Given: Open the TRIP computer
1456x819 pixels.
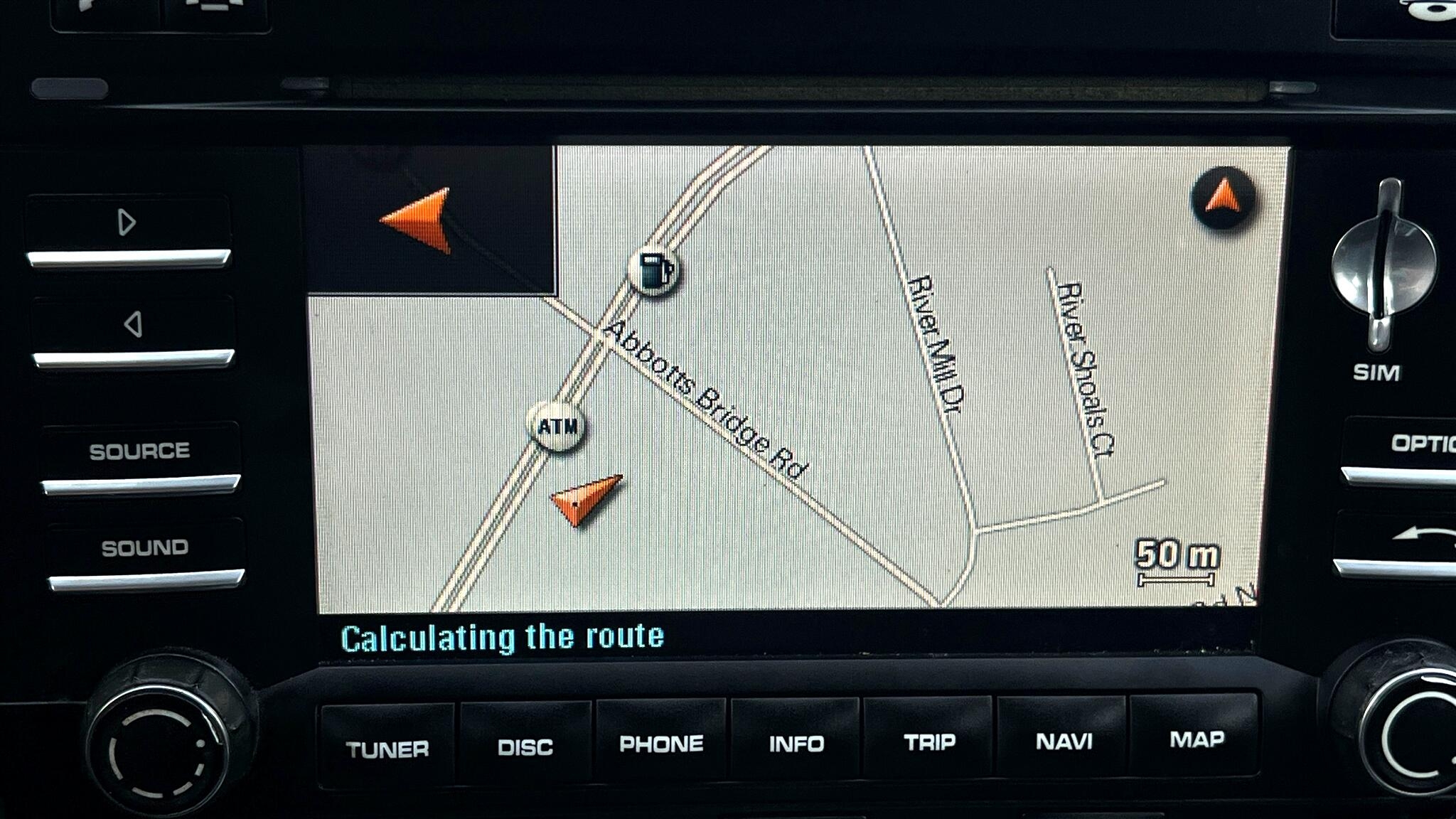Looking at the screenshot, I should click(930, 742).
